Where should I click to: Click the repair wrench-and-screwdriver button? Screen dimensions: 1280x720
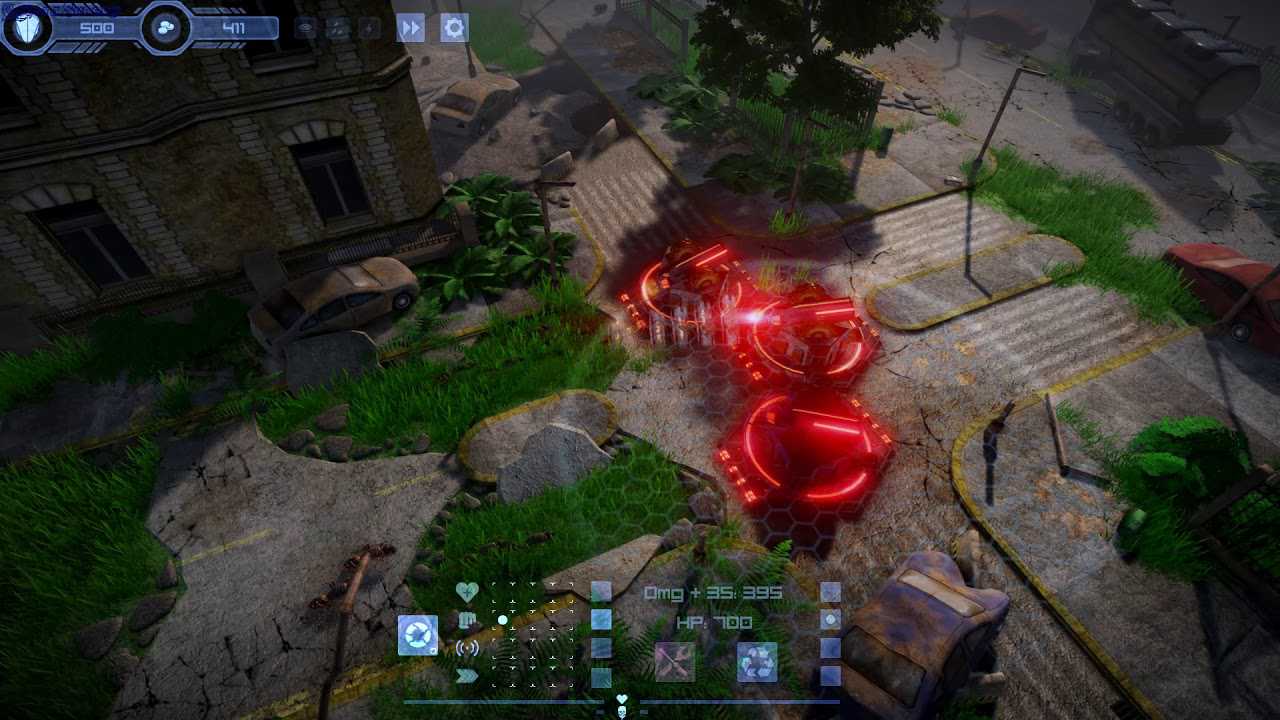pos(674,662)
